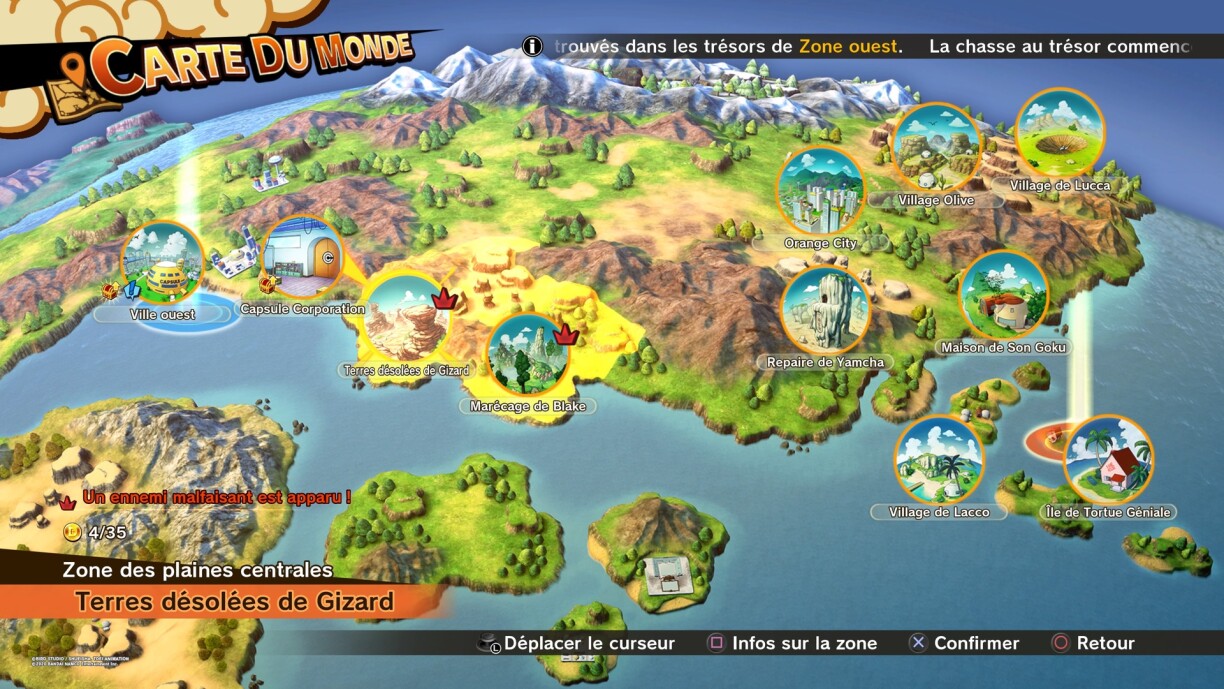Pick the Maison de Son Goku location
This screenshot has width=1224, height=689.
(x=1003, y=295)
